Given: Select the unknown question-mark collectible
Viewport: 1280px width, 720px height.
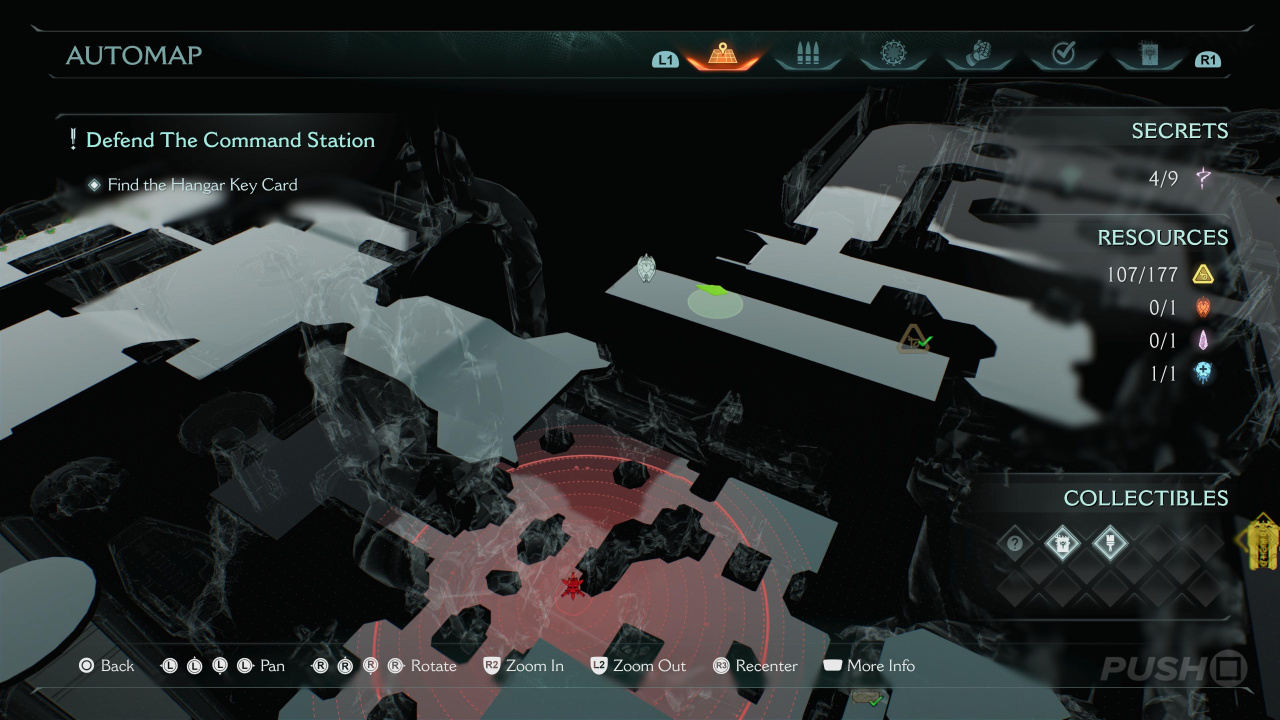Looking at the screenshot, I should pyautogui.click(x=1015, y=544).
